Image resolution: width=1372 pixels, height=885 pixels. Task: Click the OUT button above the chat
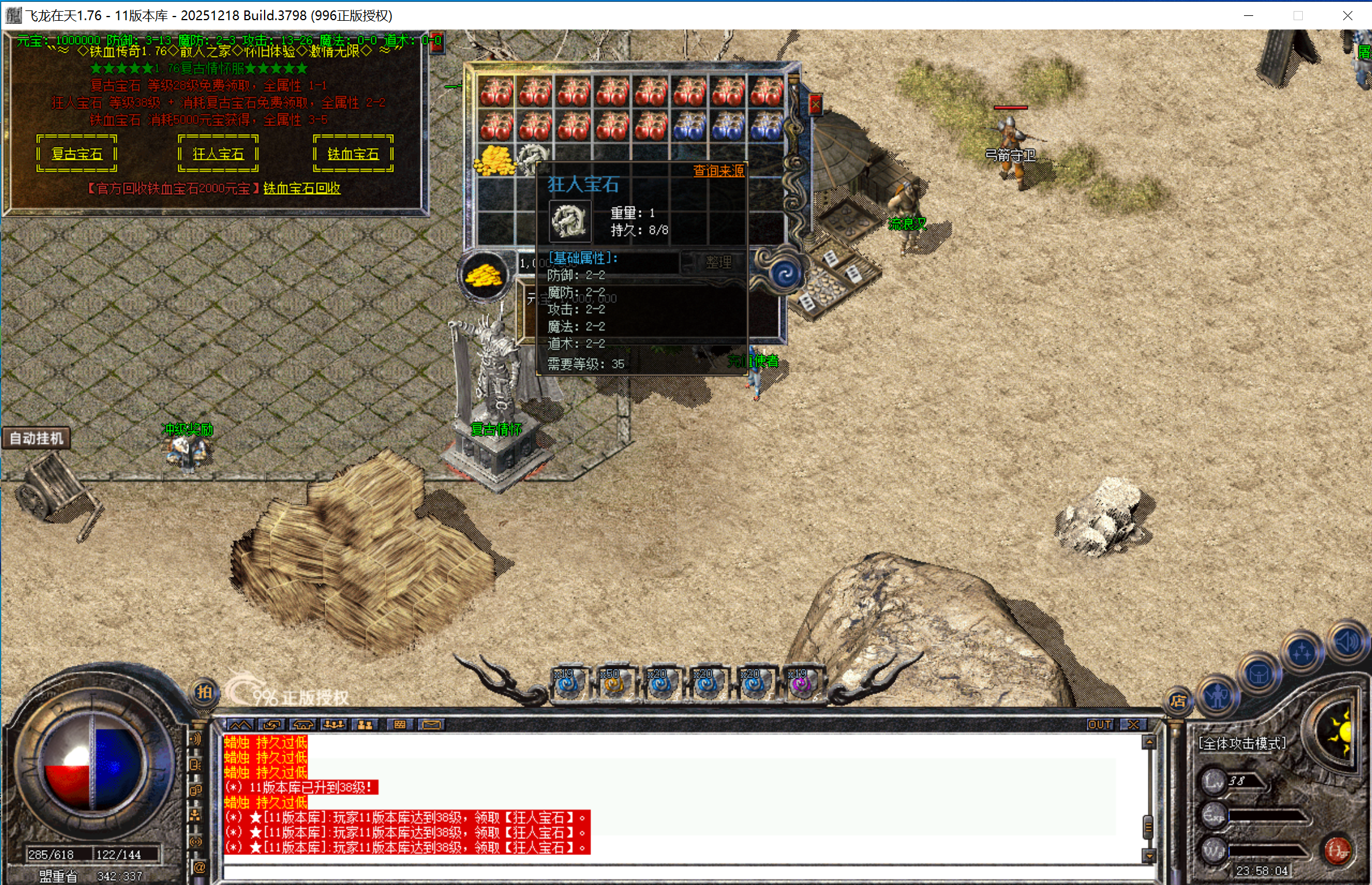[1099, 725]
